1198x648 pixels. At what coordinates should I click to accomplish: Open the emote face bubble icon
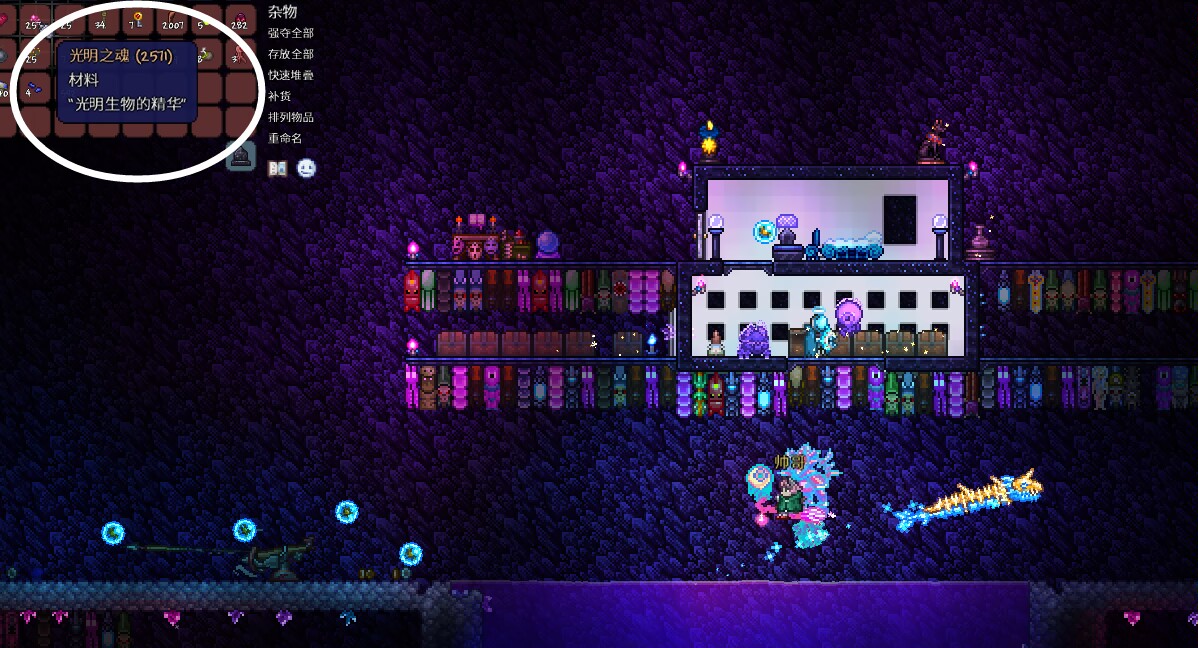click(306, 168)
